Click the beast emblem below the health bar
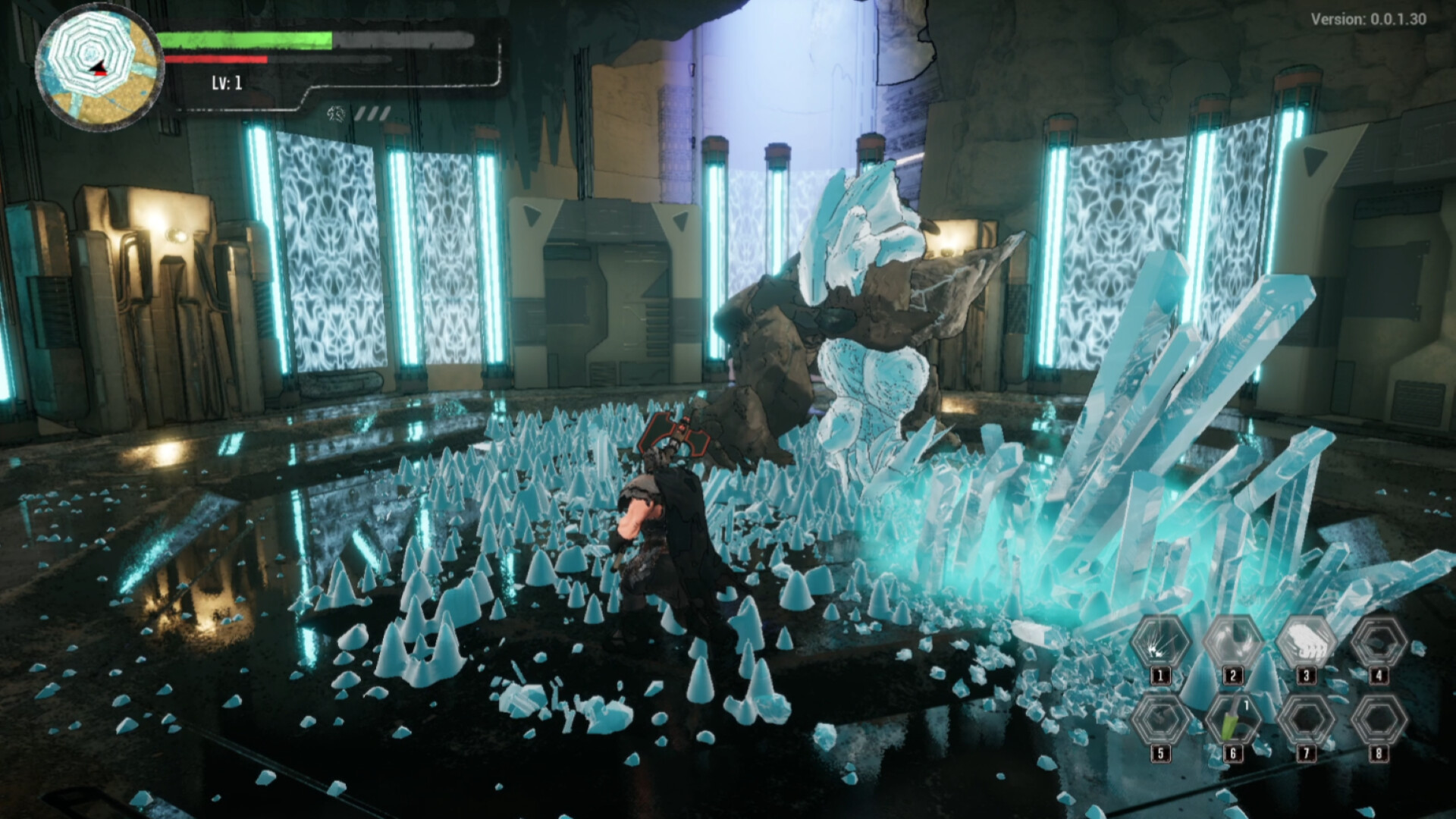This screenshot has height=819, width=1456. tap(334, 112)
